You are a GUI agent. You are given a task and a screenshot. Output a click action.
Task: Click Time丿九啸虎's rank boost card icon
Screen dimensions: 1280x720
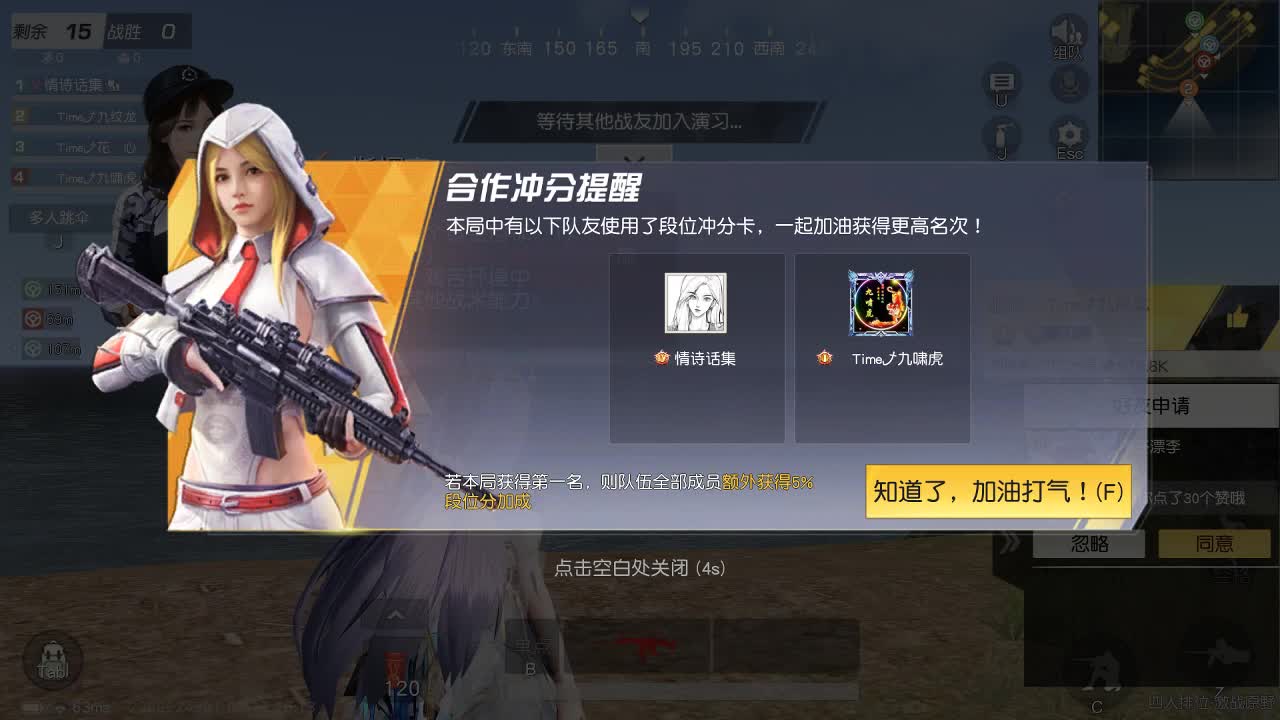click(x=882, y=303)
